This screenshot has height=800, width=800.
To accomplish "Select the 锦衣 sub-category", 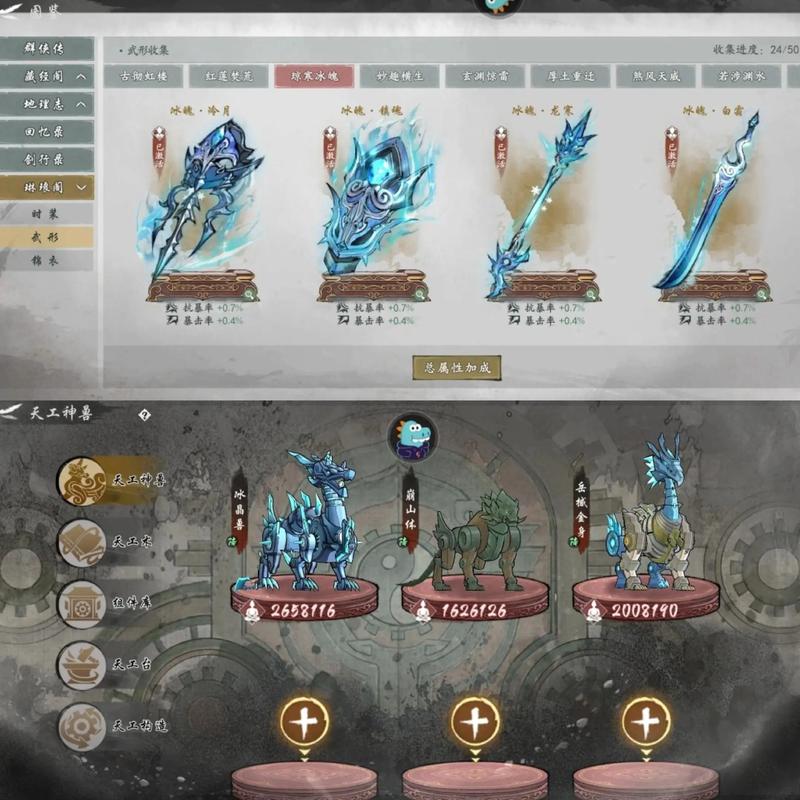I will click(x=46, y=261).
